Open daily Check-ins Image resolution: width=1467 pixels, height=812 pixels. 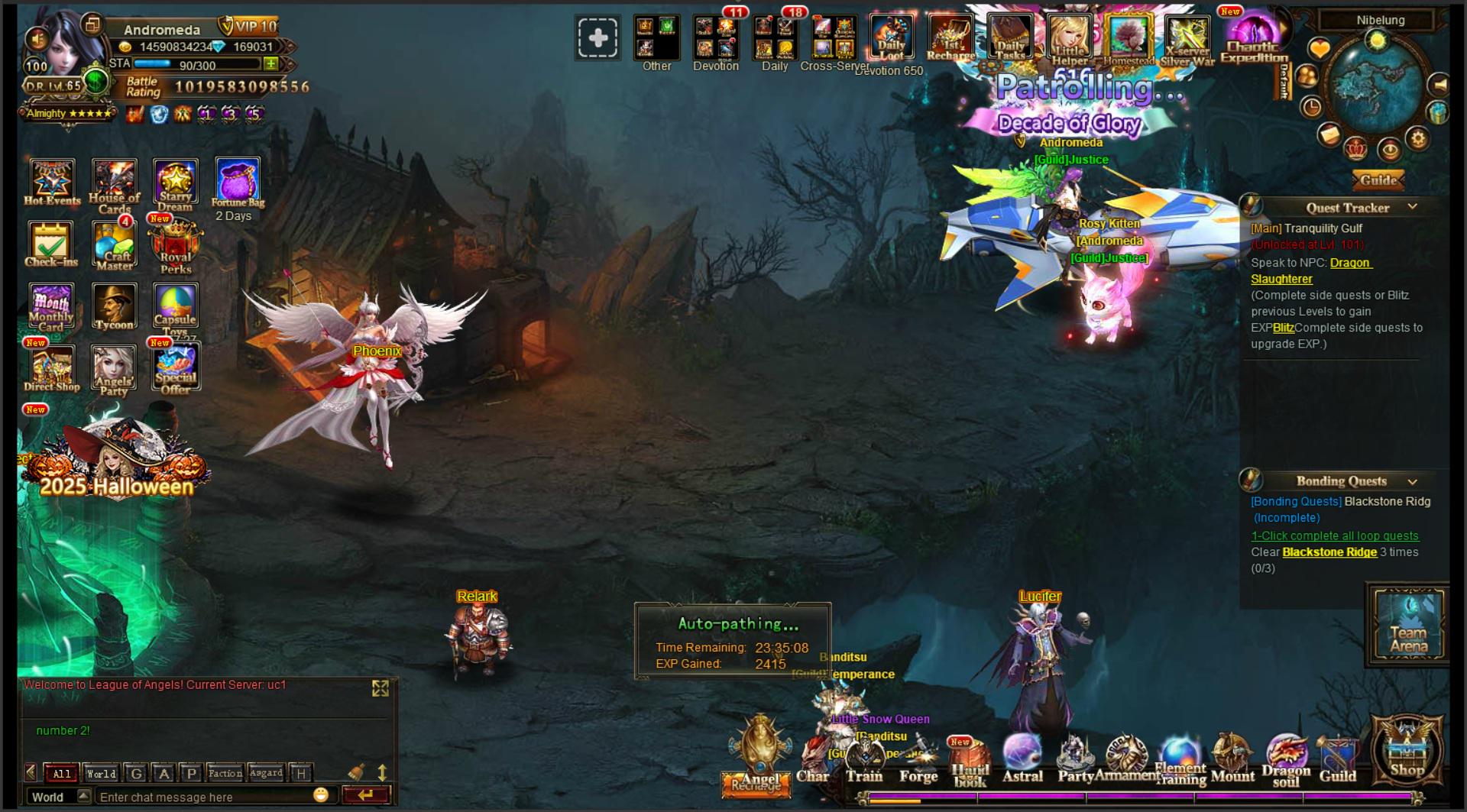coord(51,243)
